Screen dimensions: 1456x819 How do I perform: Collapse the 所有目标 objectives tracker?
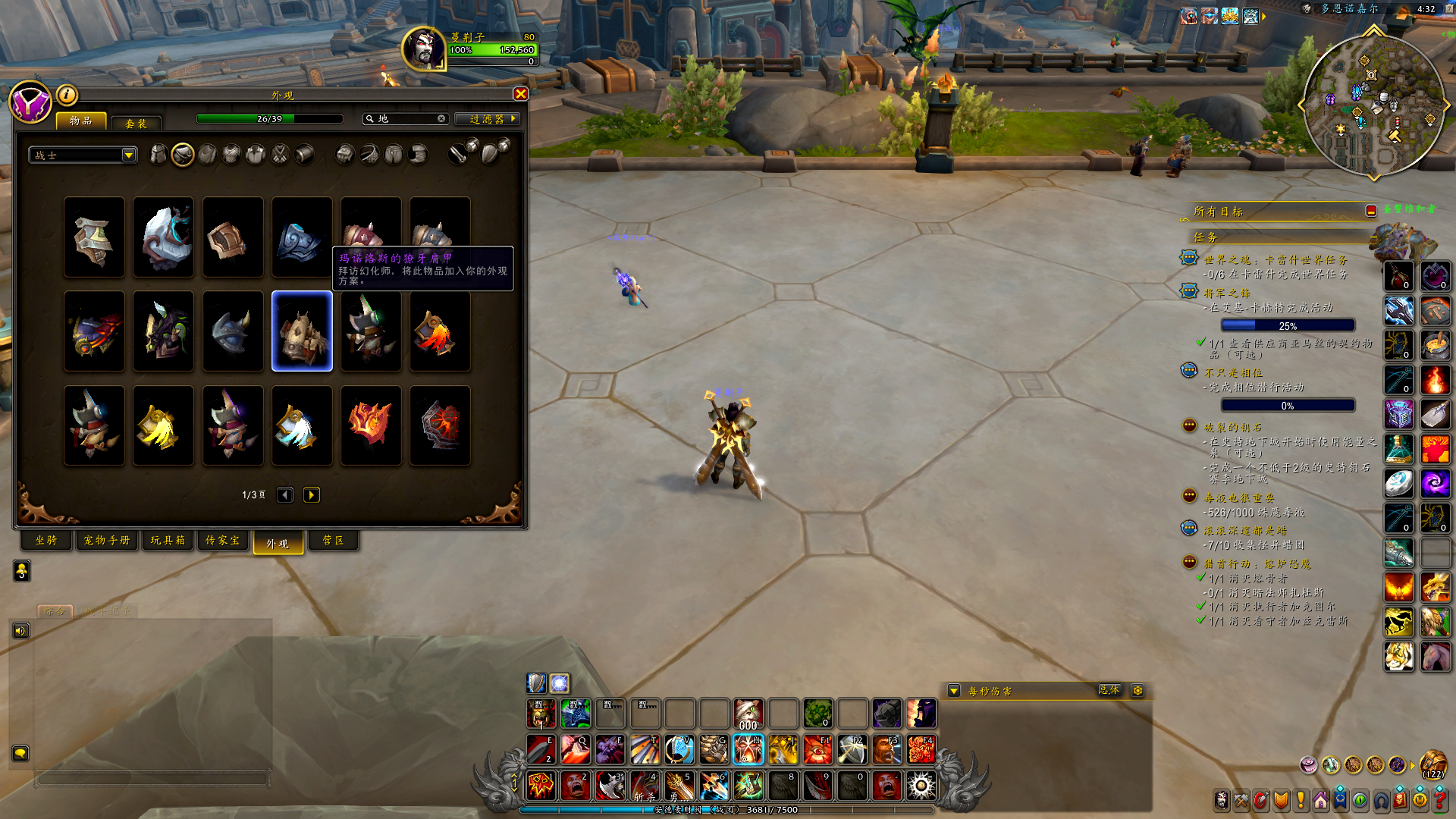(1371, 211)
